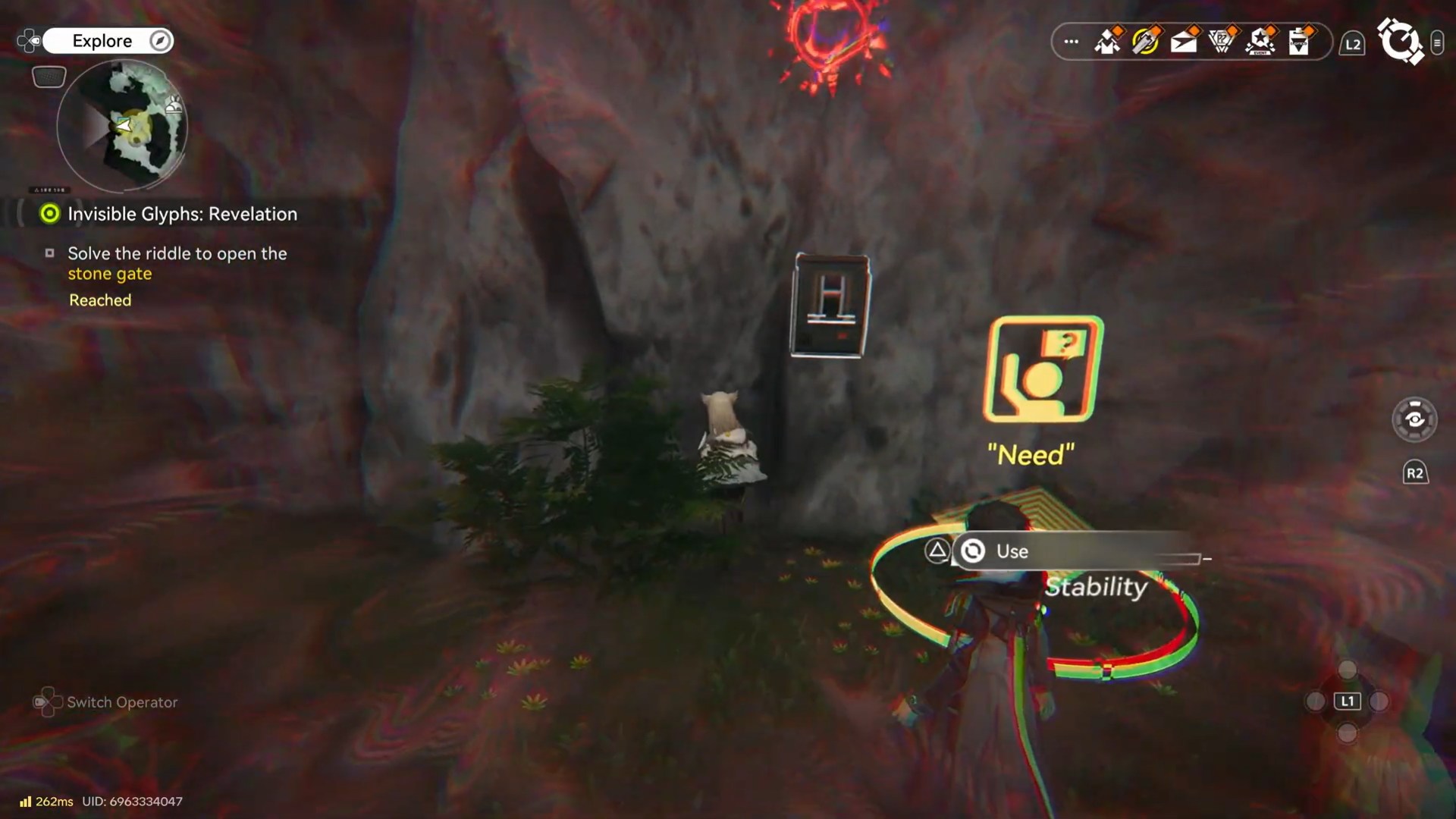The width and height of the screenshot is (1456, 819).
Task: Toggle the quest tracker objective marker
Action: click(49, 214)
